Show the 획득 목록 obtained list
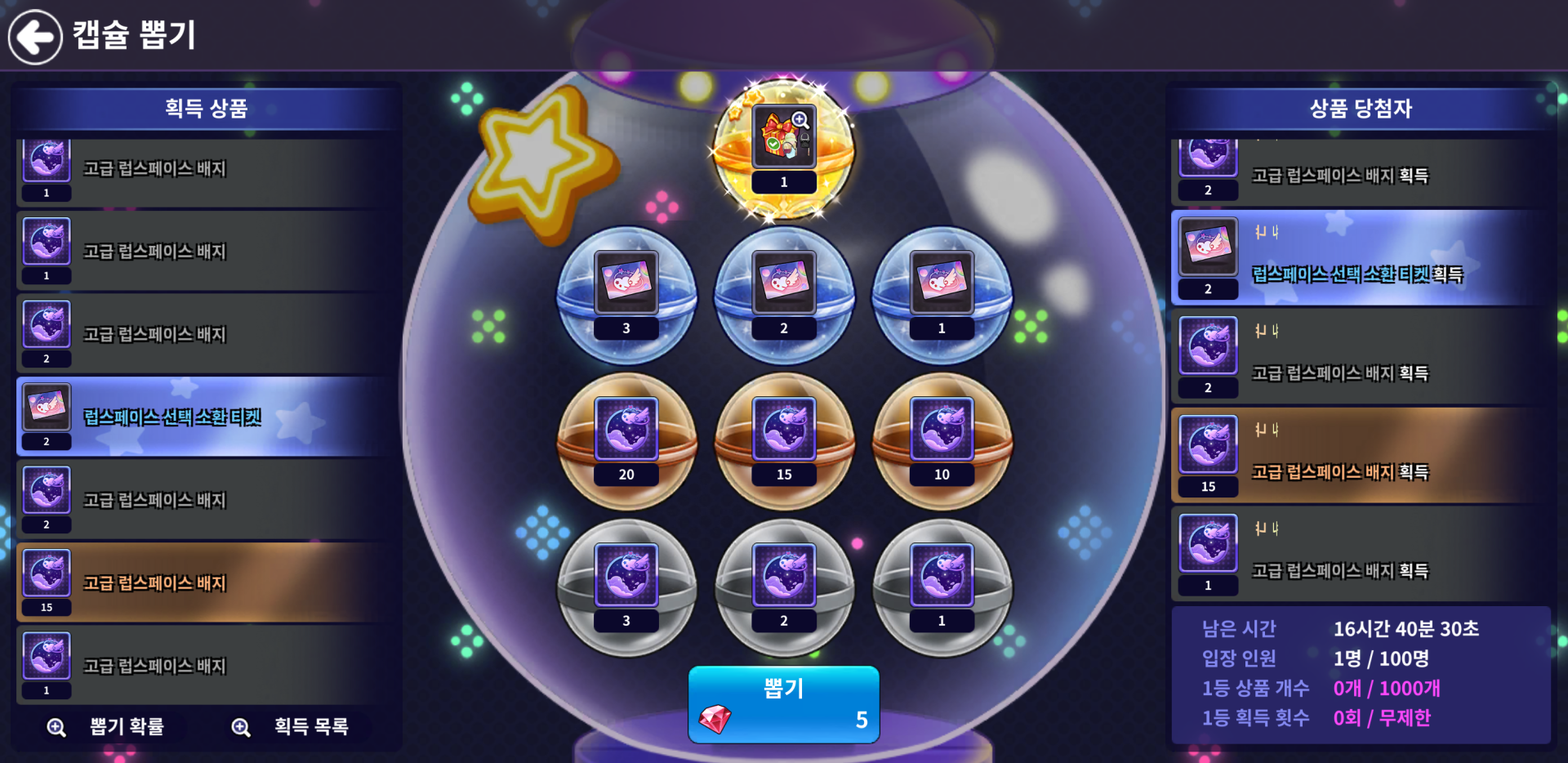This screenshot has width=1568, height=763. click(293, 726)
